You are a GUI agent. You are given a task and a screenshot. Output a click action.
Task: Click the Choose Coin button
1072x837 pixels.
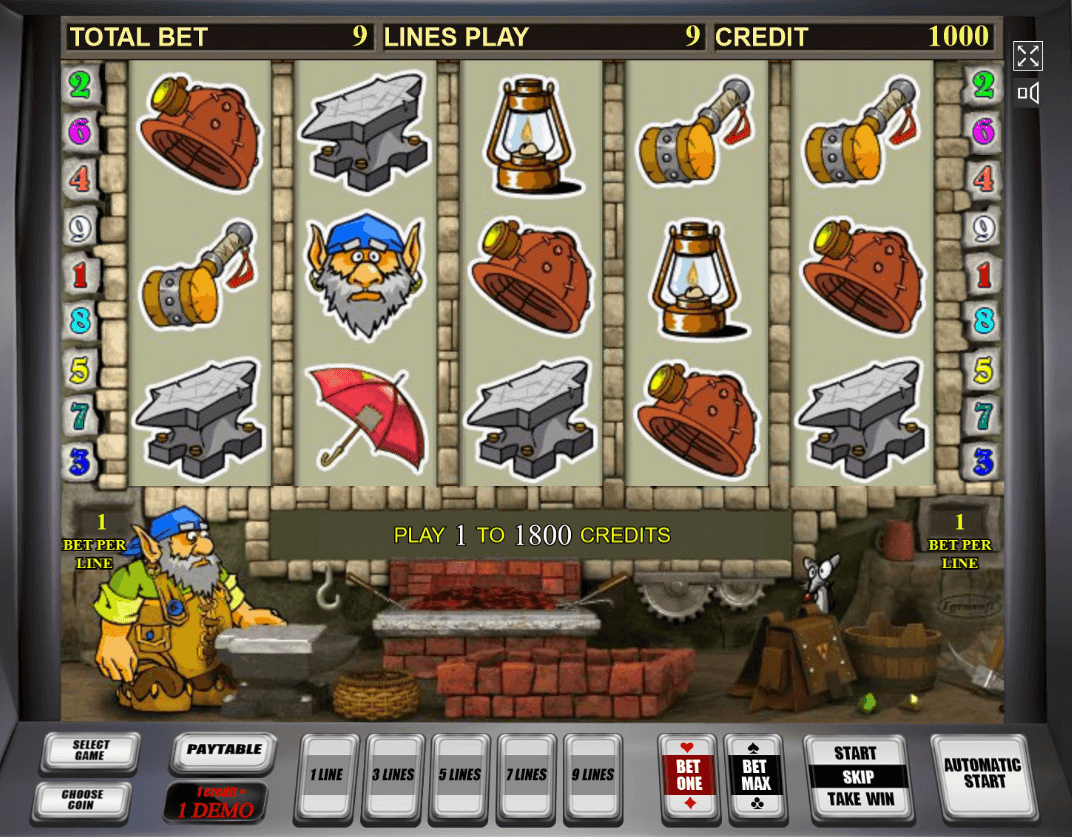(x=83, y=800)
